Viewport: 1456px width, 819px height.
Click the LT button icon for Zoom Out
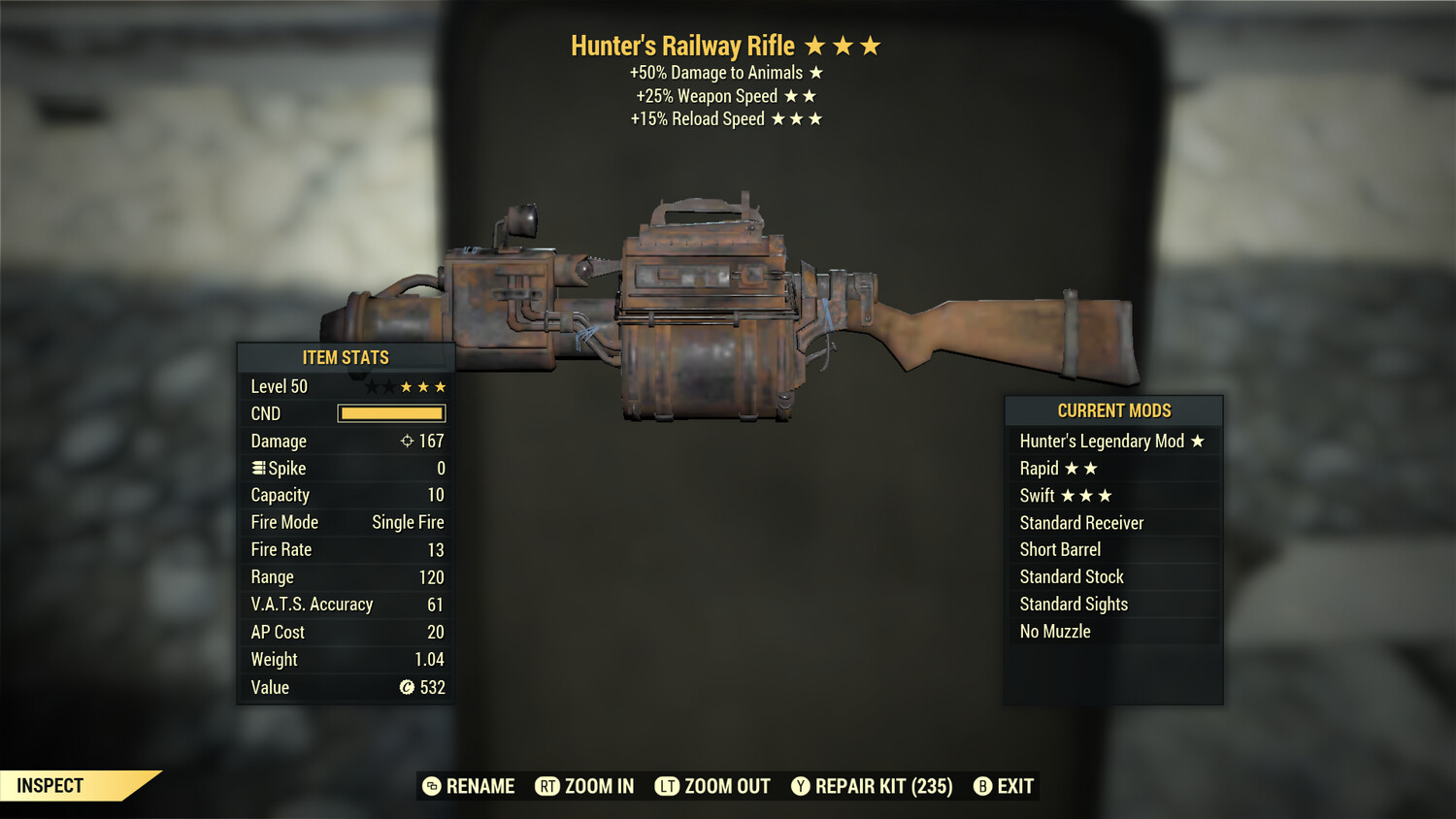[668, 786]
